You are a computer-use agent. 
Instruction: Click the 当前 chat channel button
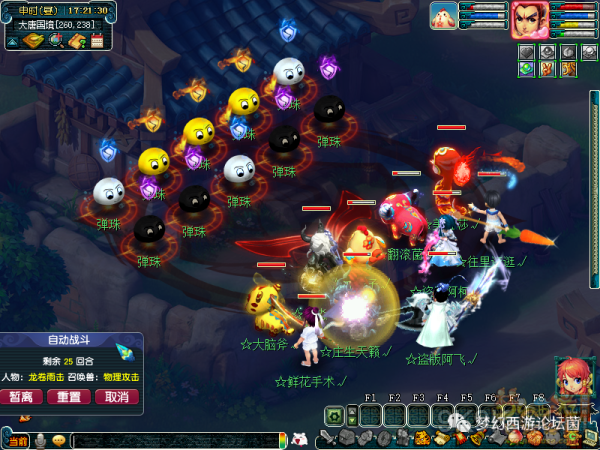click(18, 440)
